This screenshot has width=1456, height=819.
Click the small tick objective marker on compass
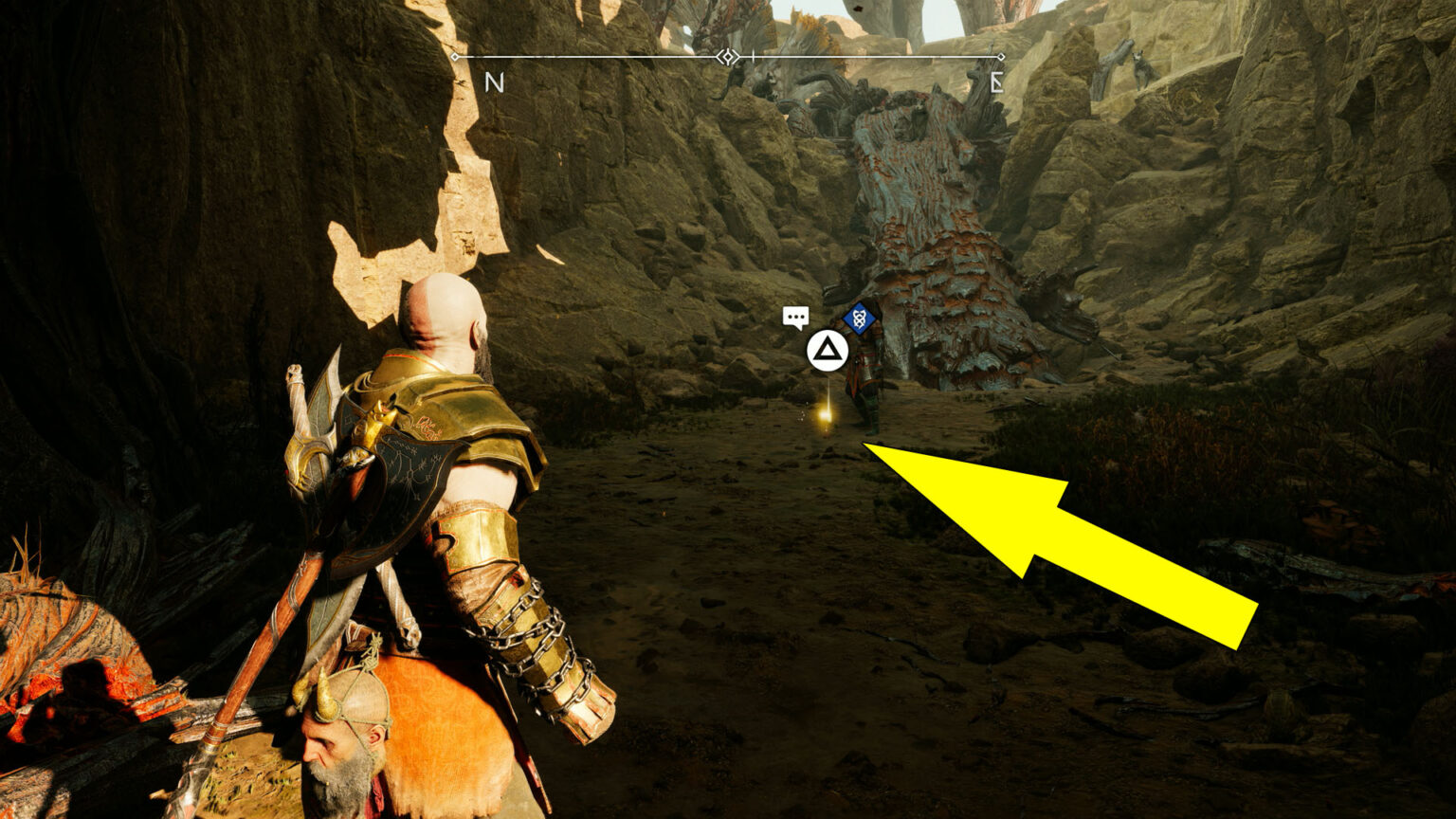(x=754, y=55)
